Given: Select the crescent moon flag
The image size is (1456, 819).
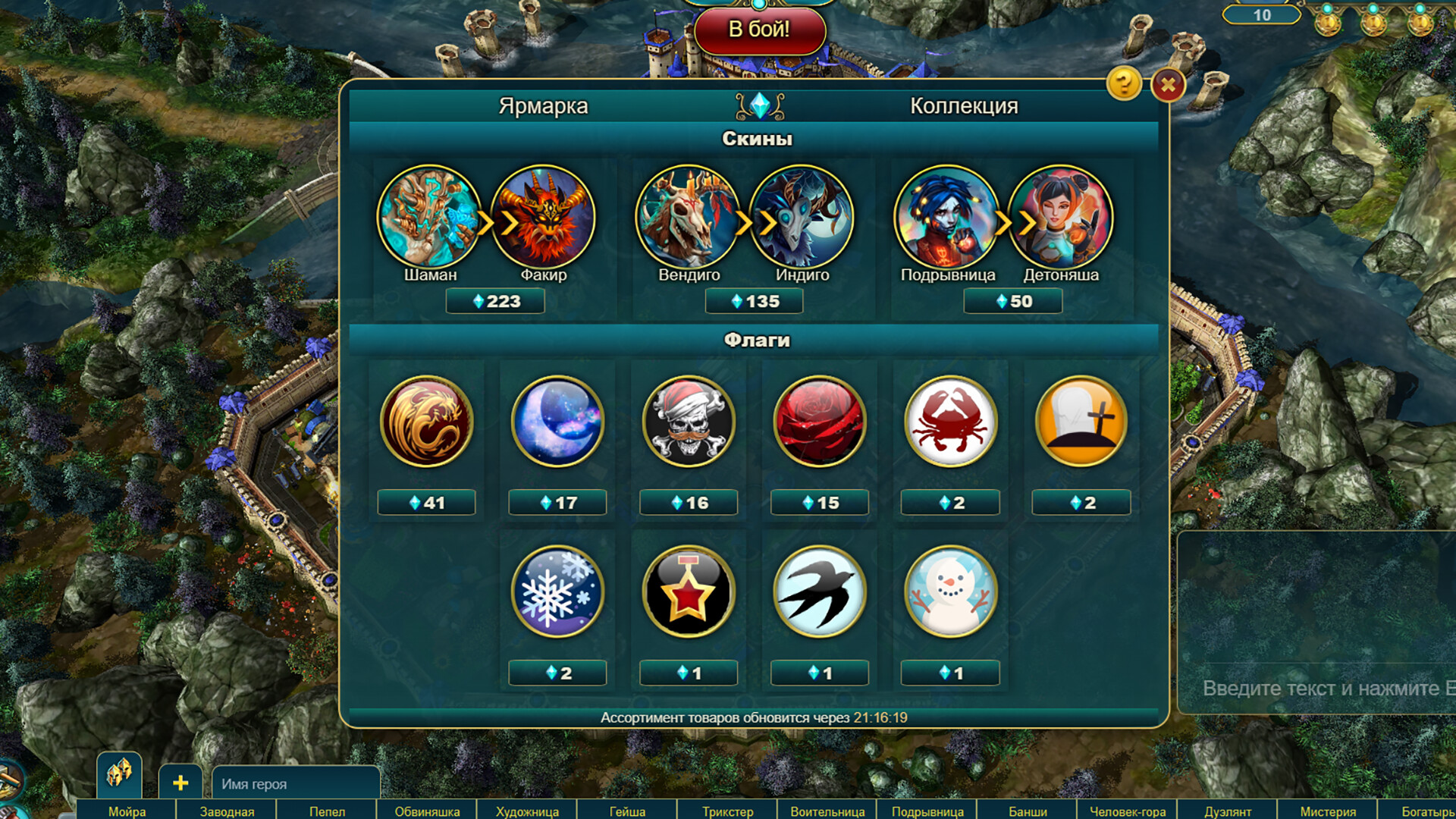Looking at the screenshot, I should pyautogui.click(x=557, y=423).
